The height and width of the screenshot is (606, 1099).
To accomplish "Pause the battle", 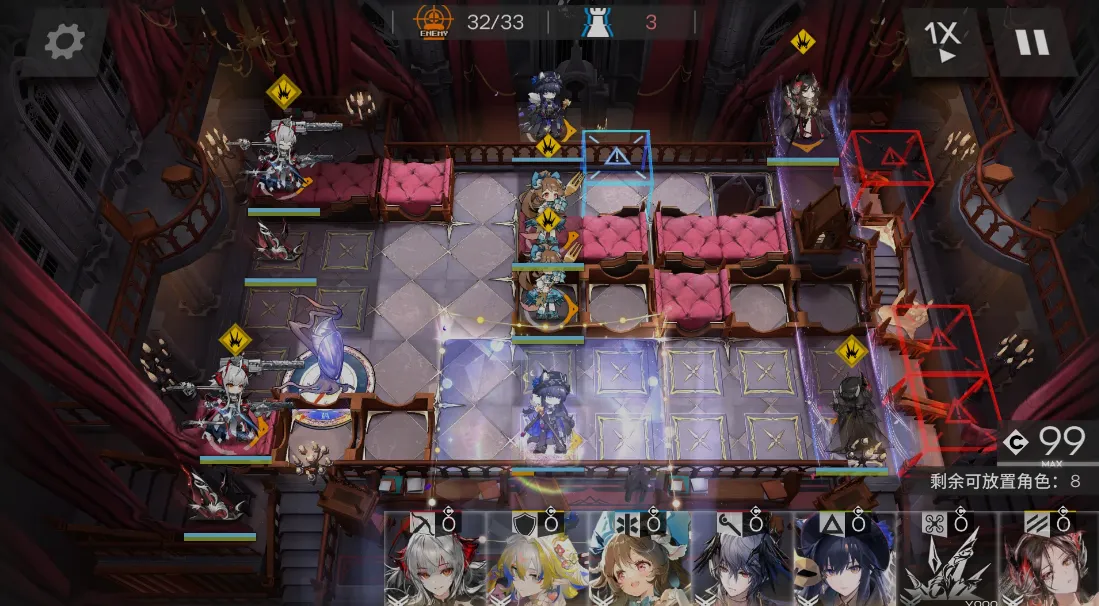I will point(1031,42).
